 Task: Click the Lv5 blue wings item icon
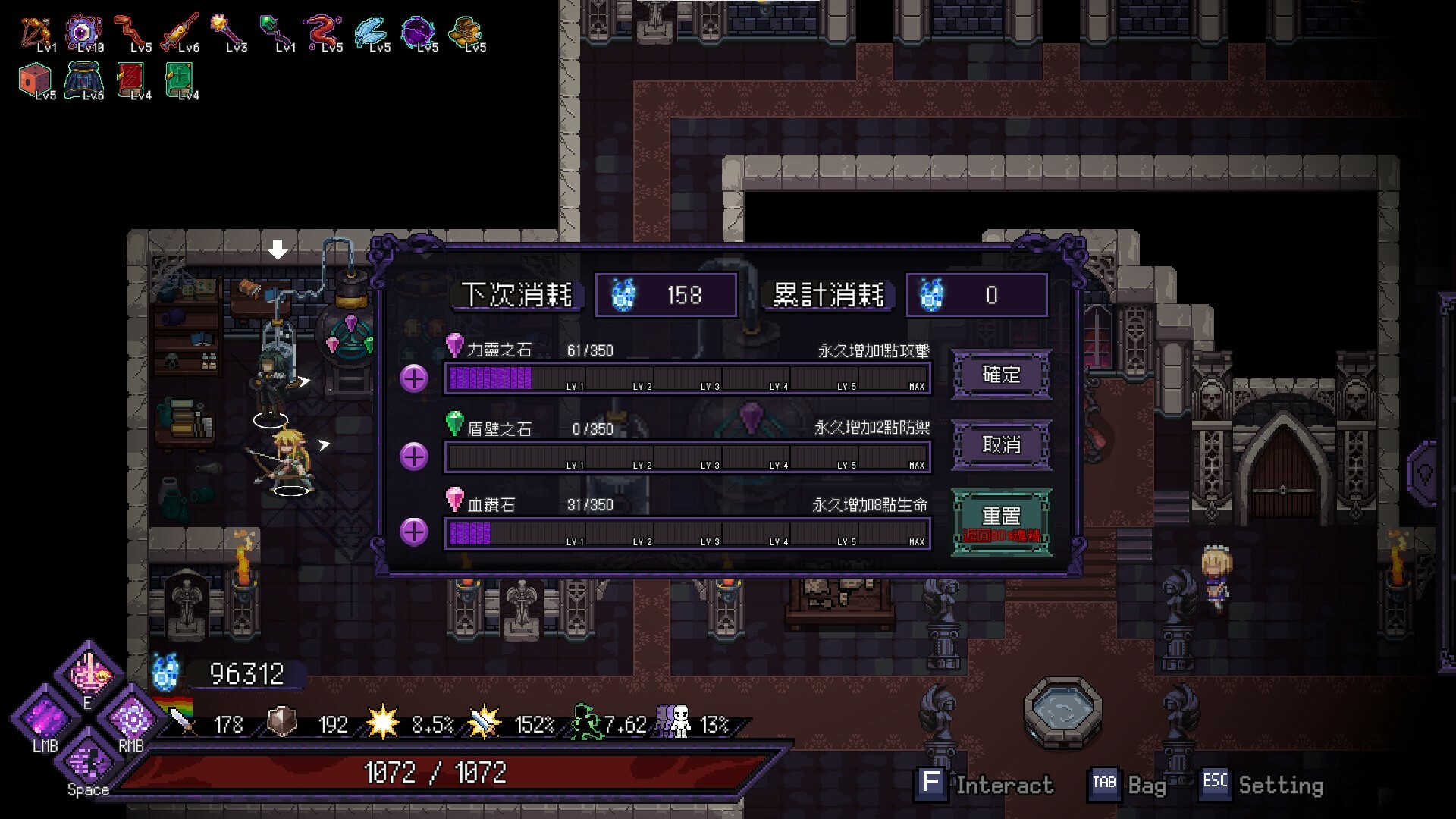click(372, 30)
